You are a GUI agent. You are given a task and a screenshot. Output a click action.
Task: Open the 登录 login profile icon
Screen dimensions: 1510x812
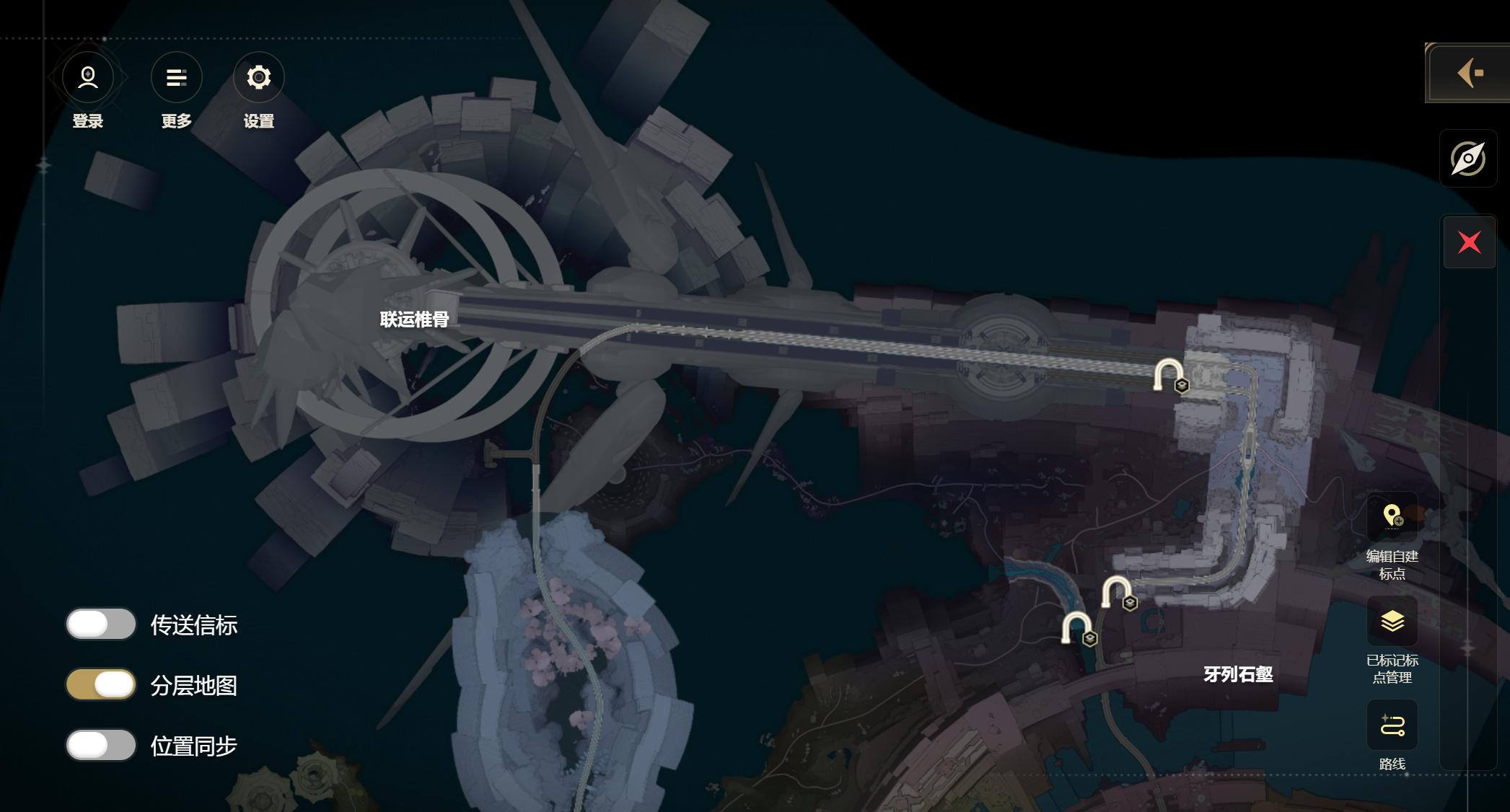click(x=88, y=77)
